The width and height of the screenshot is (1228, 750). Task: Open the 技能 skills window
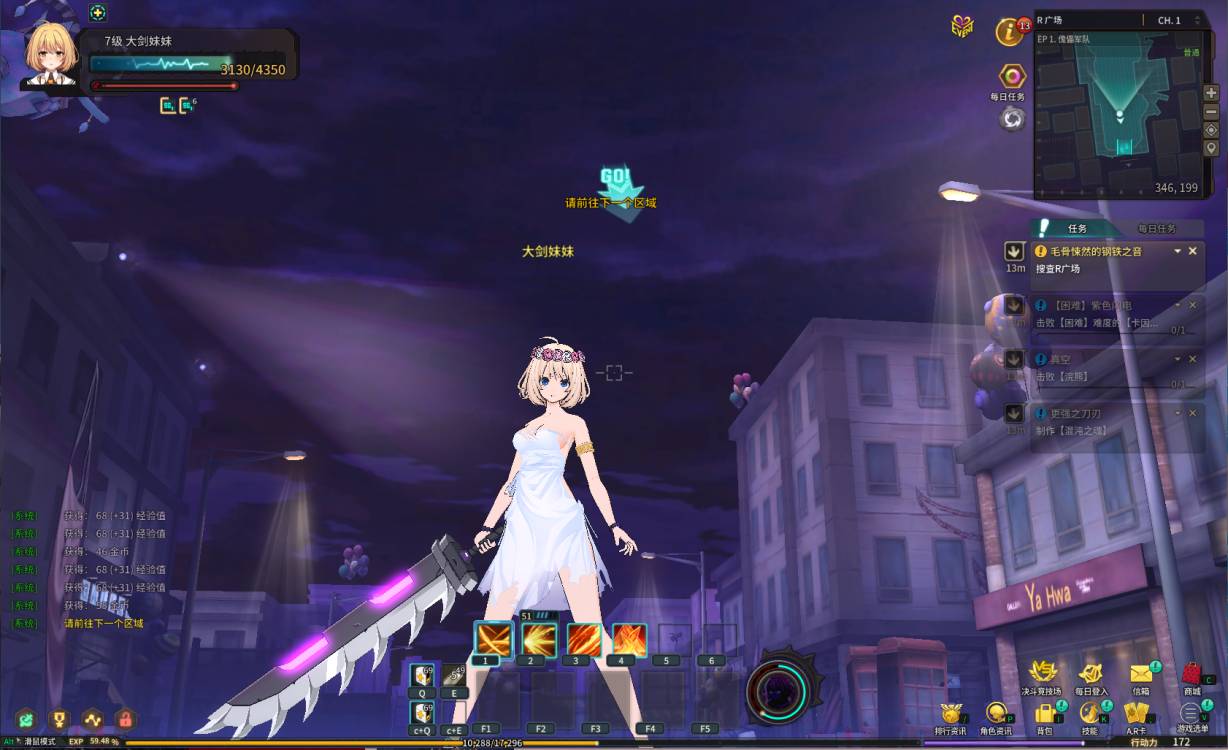click(x=1089, y=714)
